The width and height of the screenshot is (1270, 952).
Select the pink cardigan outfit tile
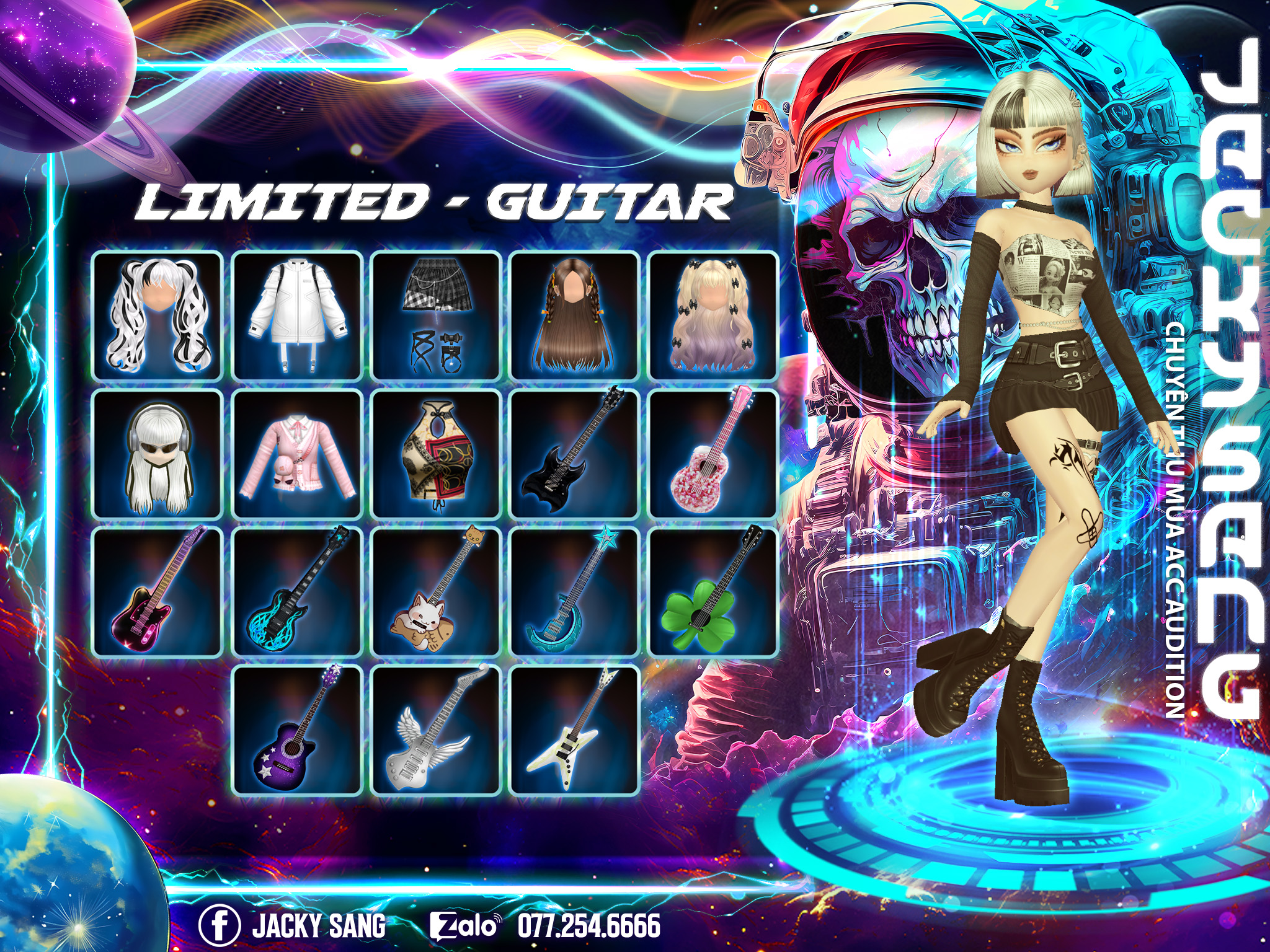297,454
